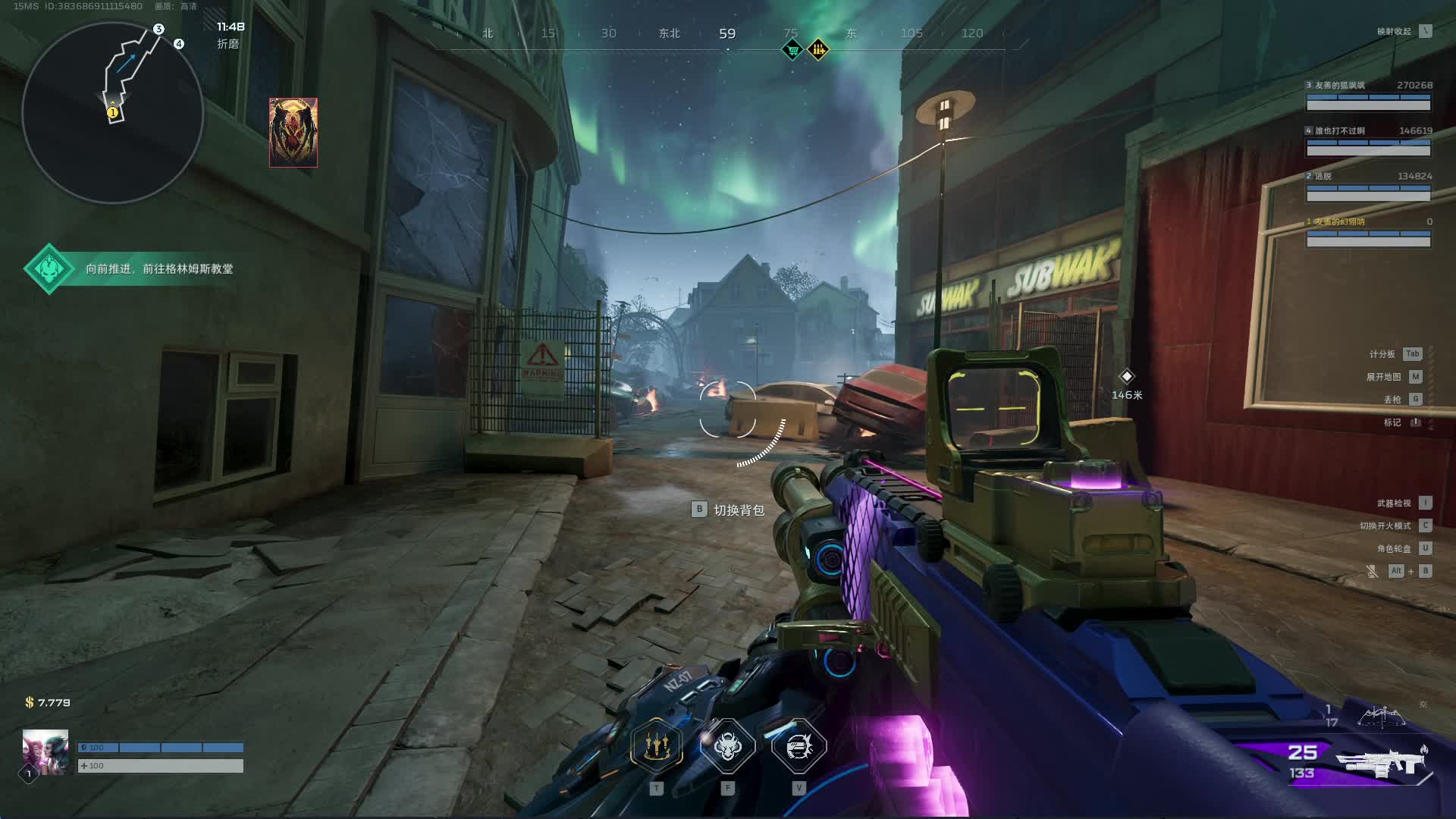Viewport: 1456px width, 819px height.
Task: Click the crossbow secondary weapon icon
Action: click(x=1382, y=716)
